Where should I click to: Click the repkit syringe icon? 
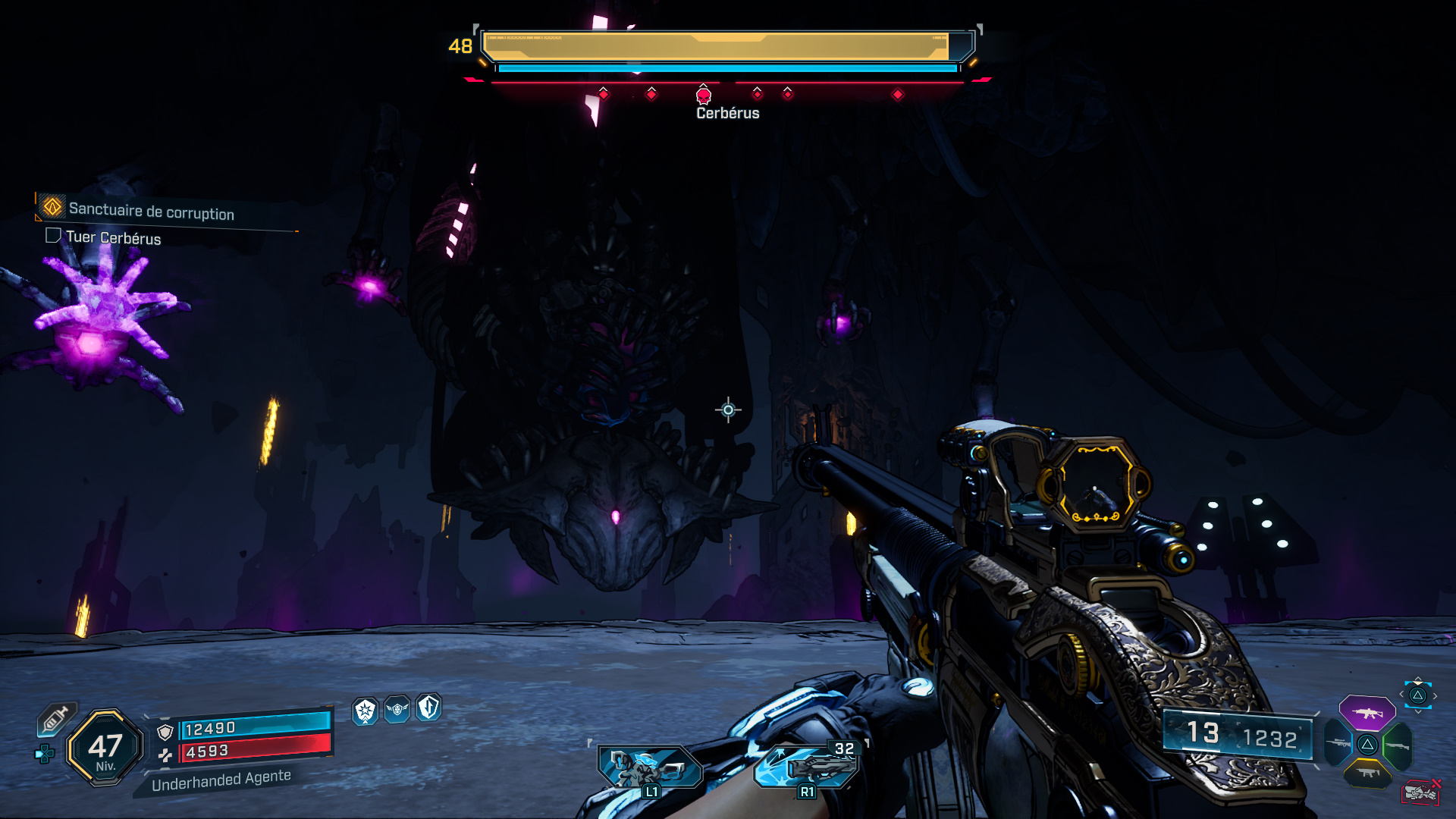[56, 719]
